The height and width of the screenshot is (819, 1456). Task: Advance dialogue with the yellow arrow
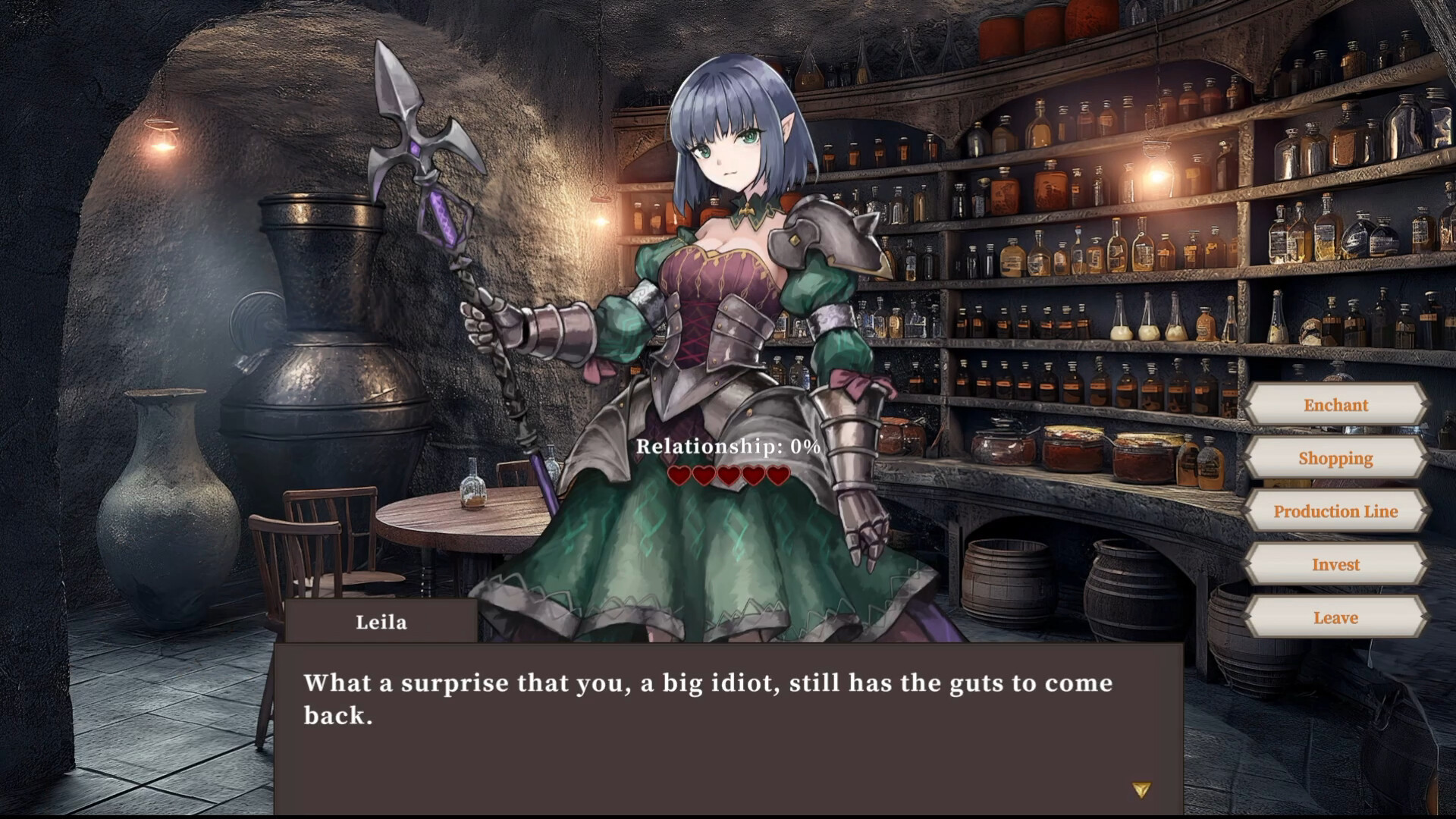click(x=1141, y=790)
